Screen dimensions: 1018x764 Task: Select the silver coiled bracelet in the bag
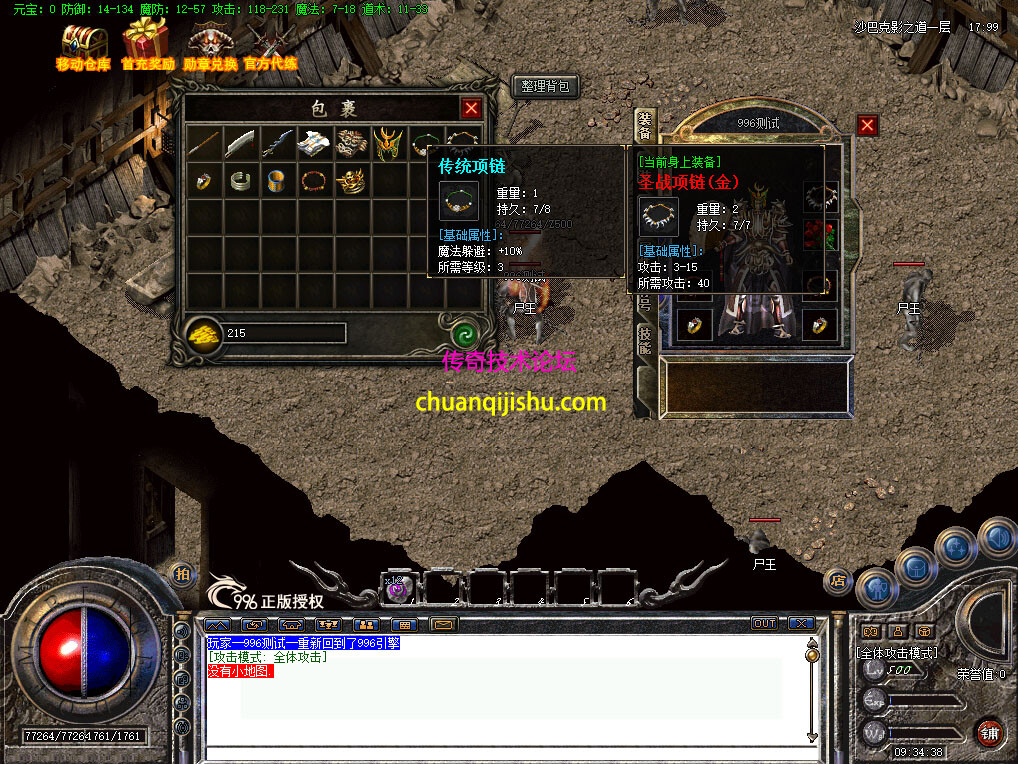pos(240,181)
